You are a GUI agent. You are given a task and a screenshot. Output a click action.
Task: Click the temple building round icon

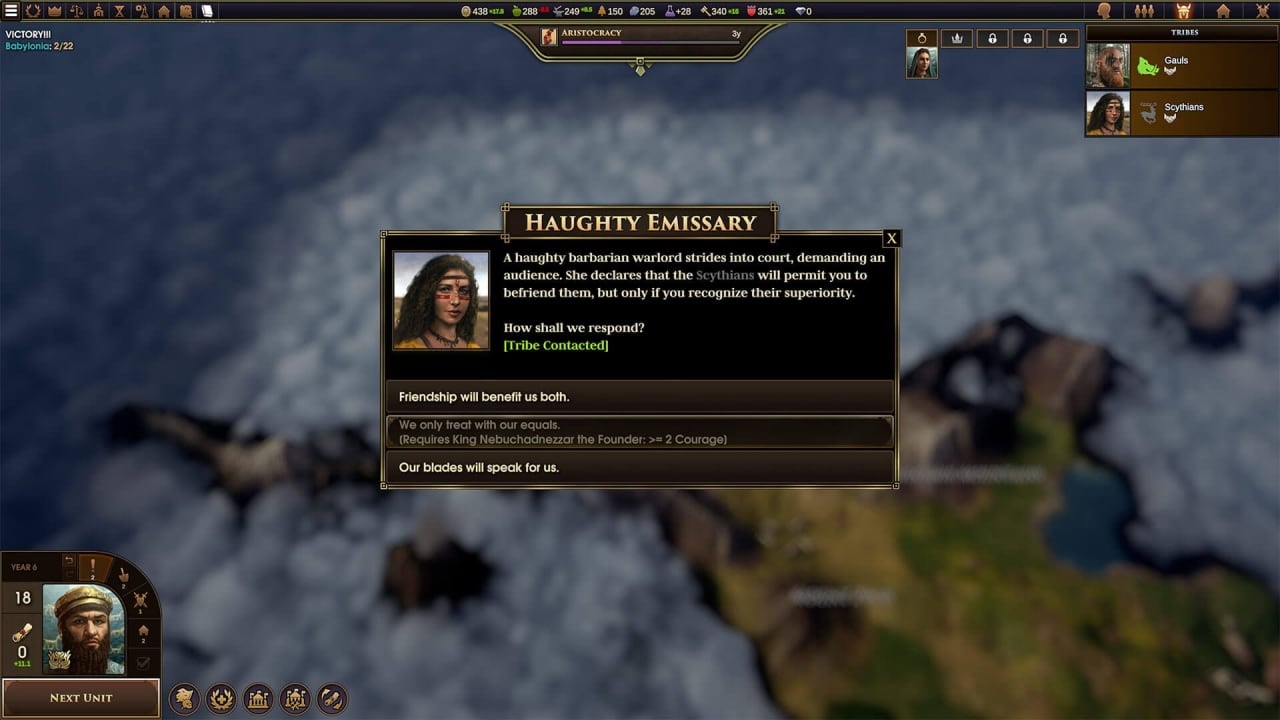click(258, 698)
